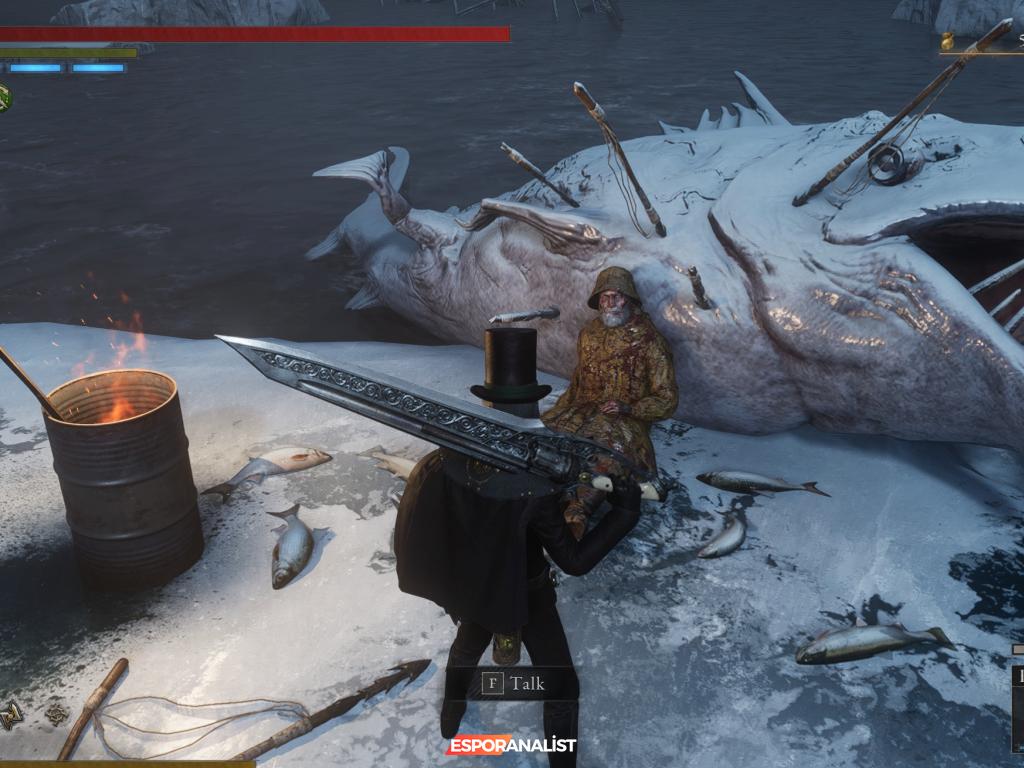Select the gold triangular emblem icon

click(12, 714)
